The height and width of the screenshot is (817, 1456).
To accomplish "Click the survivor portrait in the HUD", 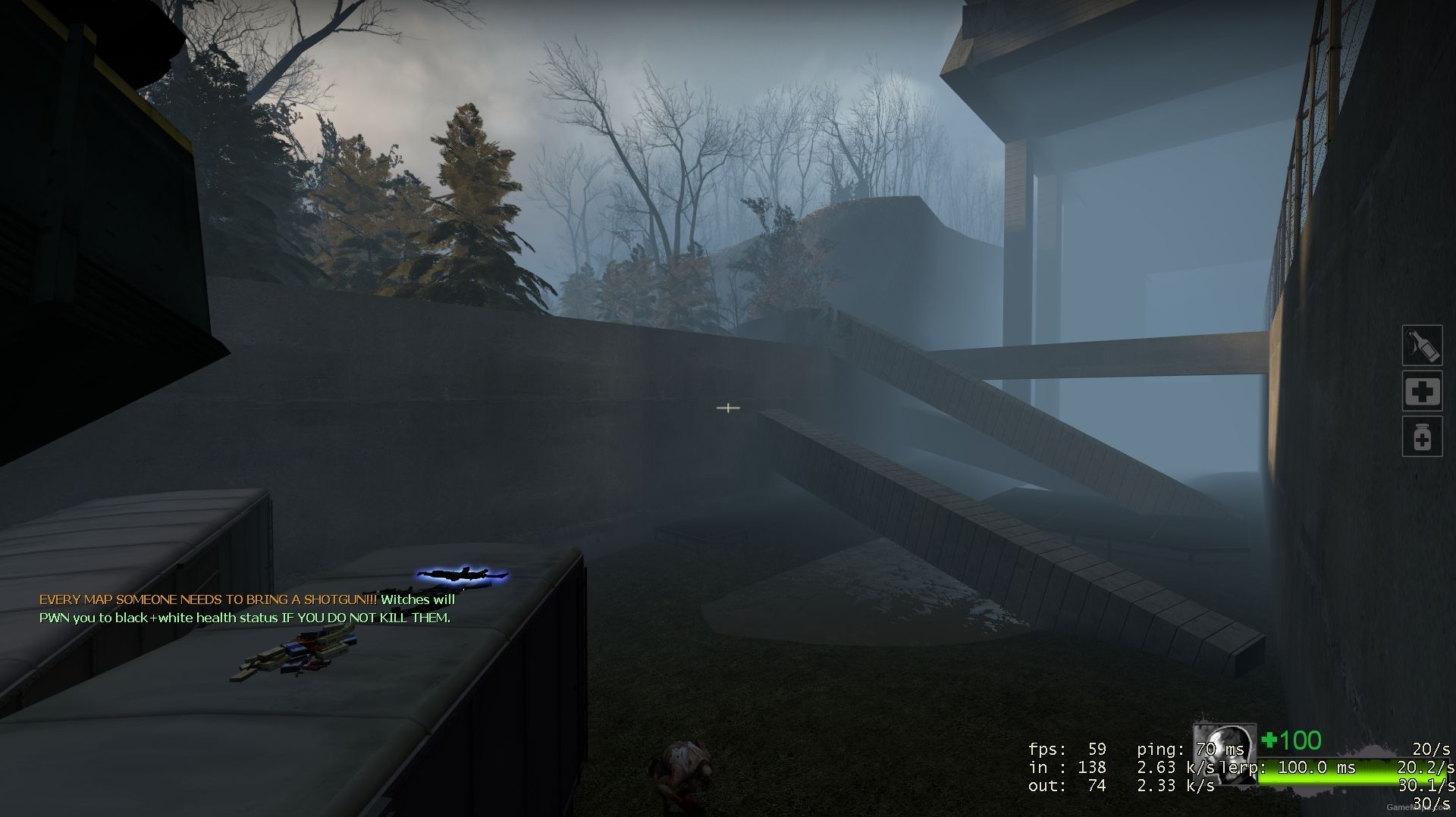I will [1223, 756].
